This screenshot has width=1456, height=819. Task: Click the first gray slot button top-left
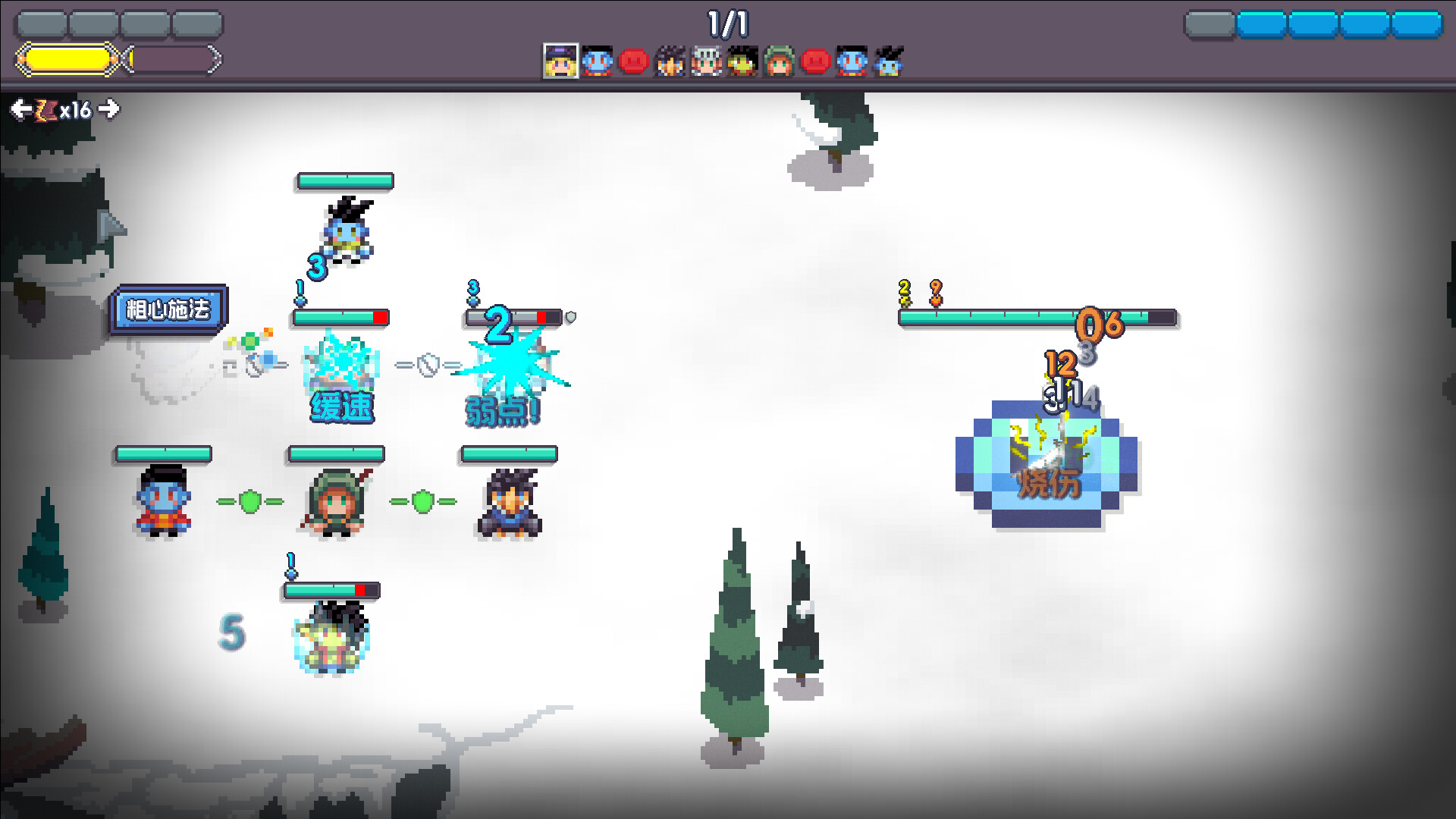pyautogui.click(x=42, y=24)
